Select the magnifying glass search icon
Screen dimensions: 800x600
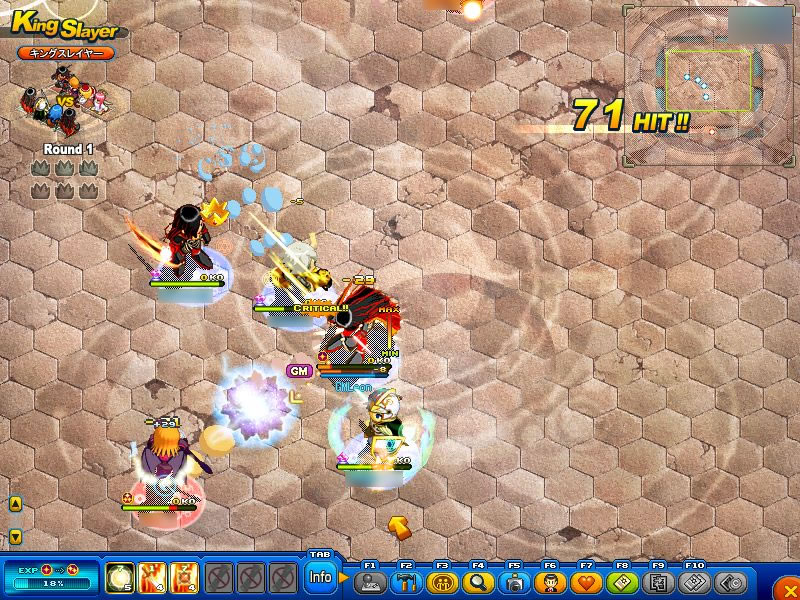point(478,582)
